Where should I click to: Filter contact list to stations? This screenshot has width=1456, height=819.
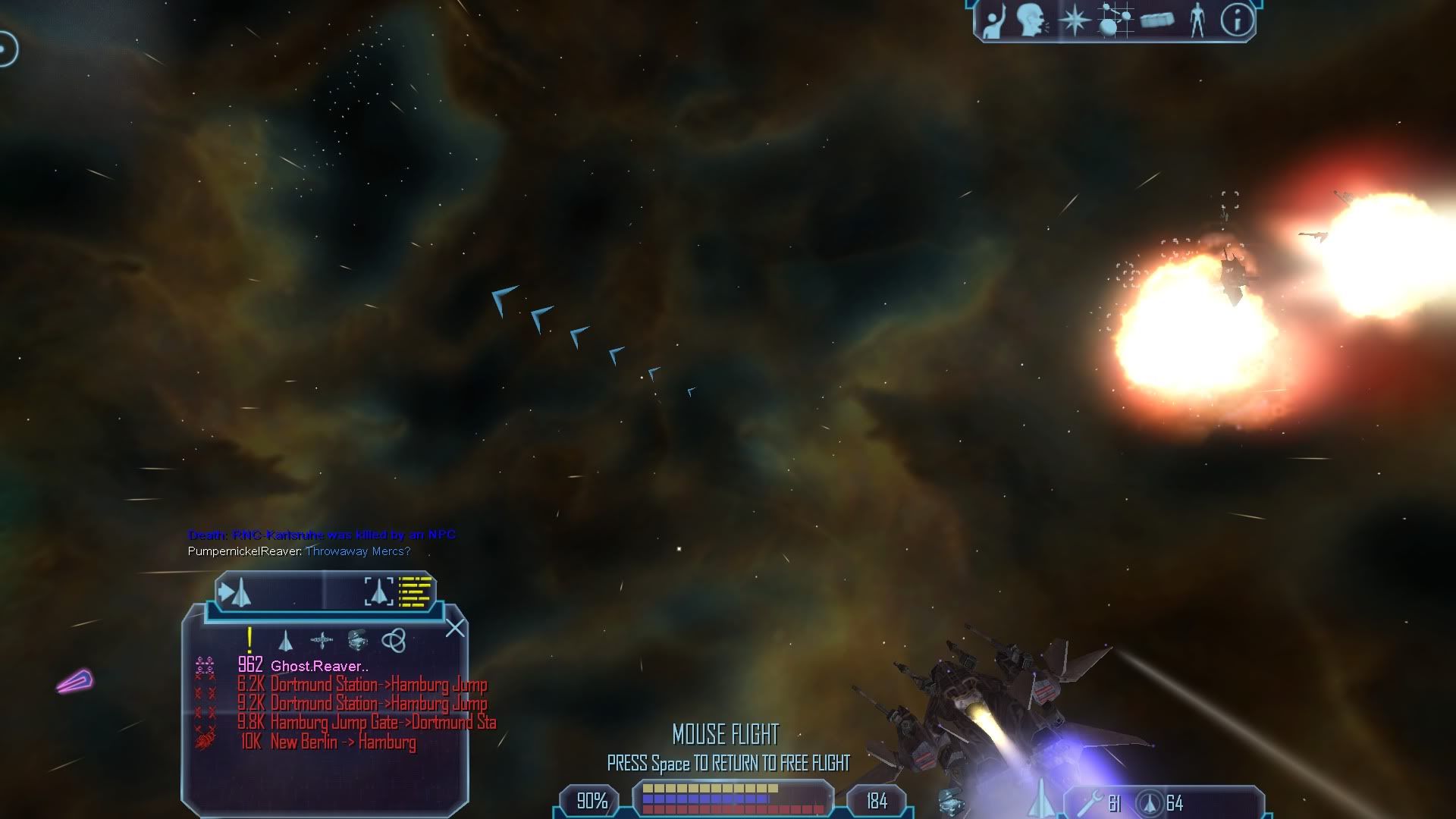coord(322,642)
